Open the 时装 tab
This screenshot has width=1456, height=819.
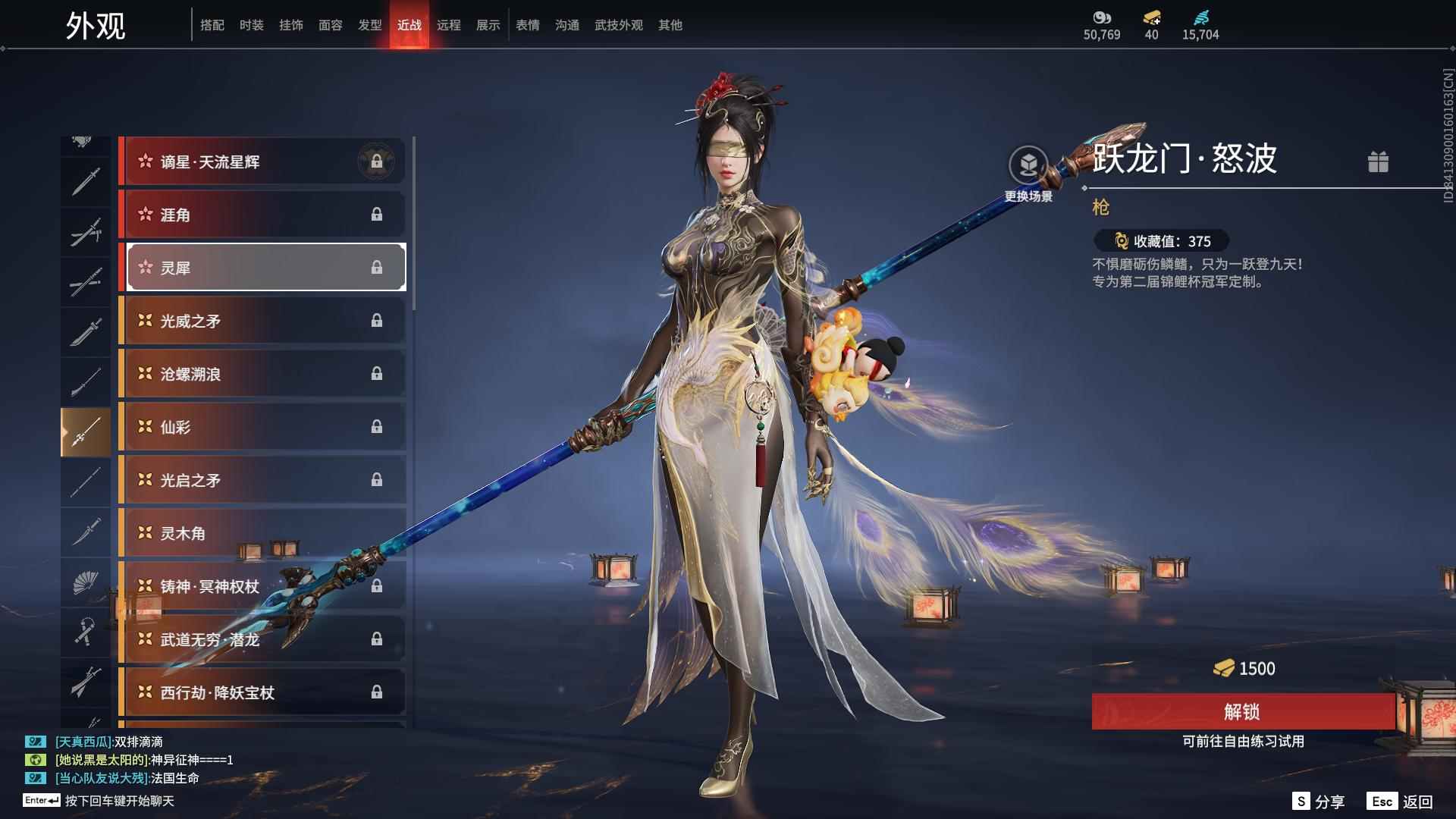251,24
